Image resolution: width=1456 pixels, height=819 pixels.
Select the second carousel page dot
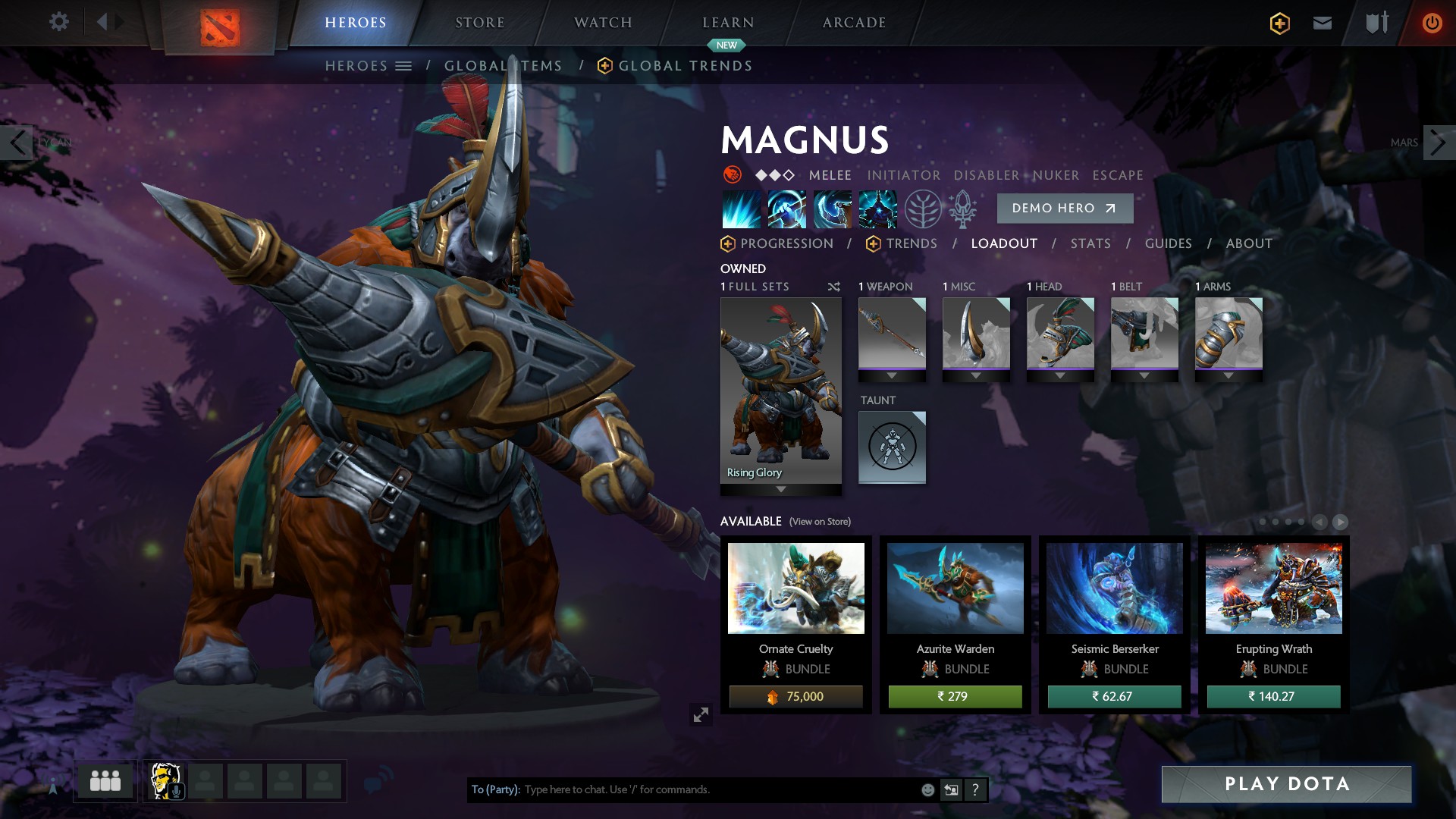(x=1274, y=522)
